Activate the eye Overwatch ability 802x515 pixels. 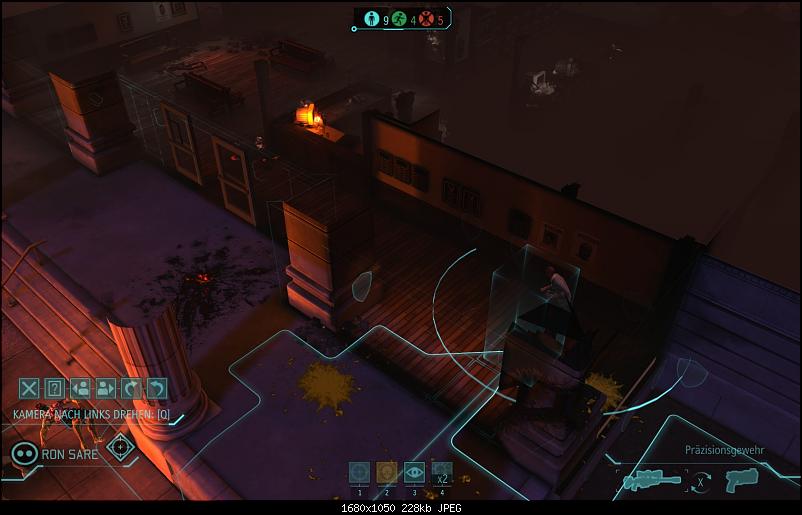click(x=414, y=473)
